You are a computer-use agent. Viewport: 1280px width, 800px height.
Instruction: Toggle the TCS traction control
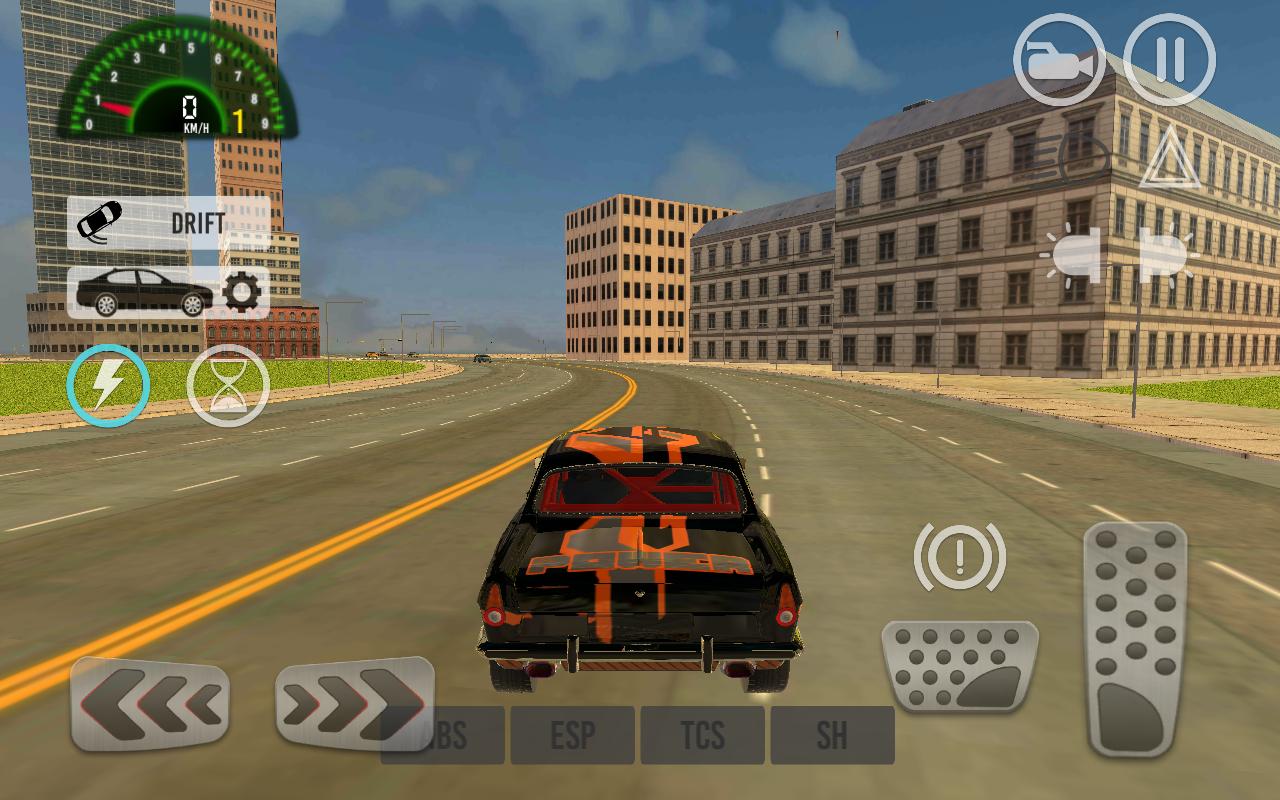(x=702, y=736)
